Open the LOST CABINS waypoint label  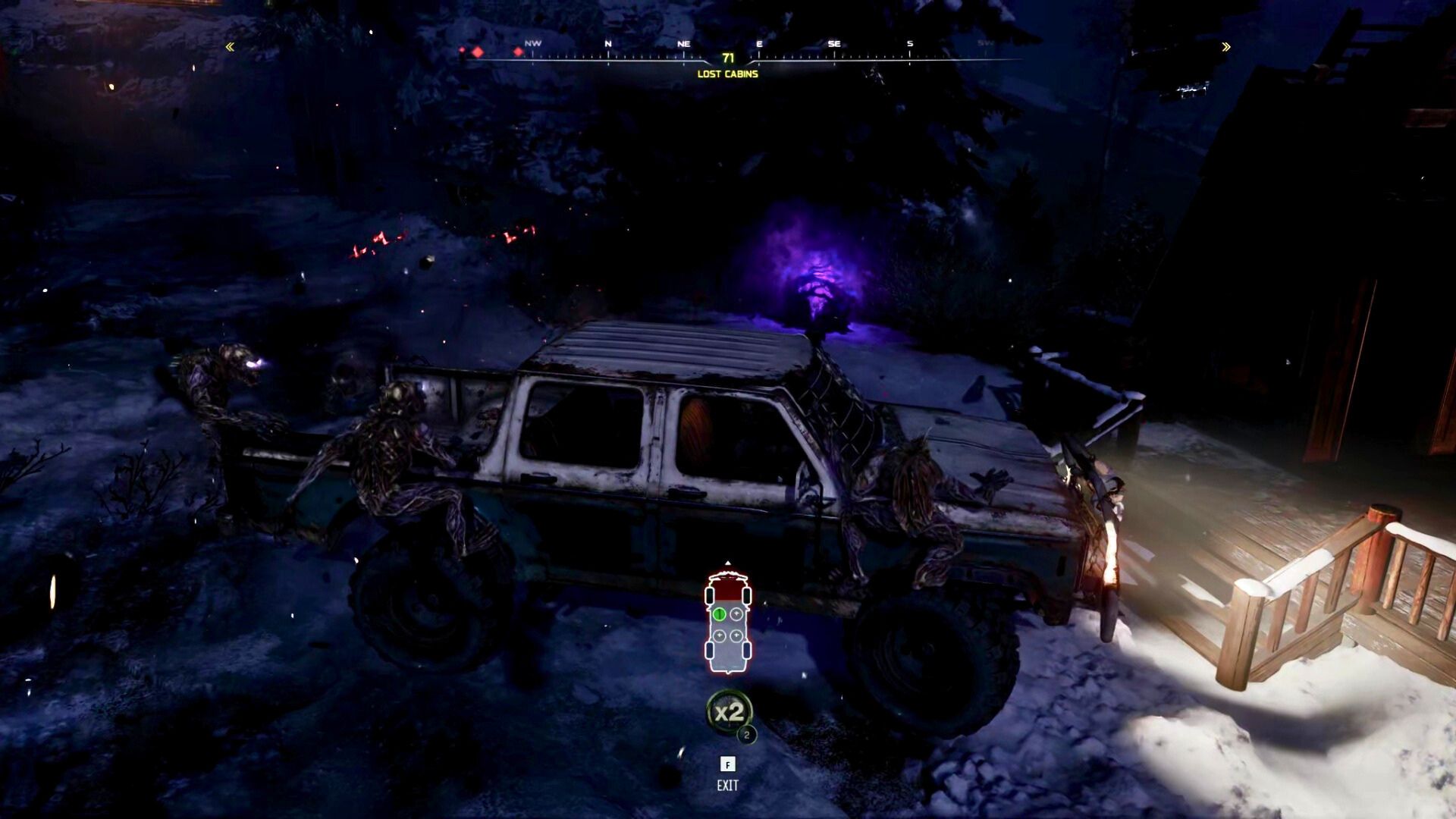[x=728, y=74]
